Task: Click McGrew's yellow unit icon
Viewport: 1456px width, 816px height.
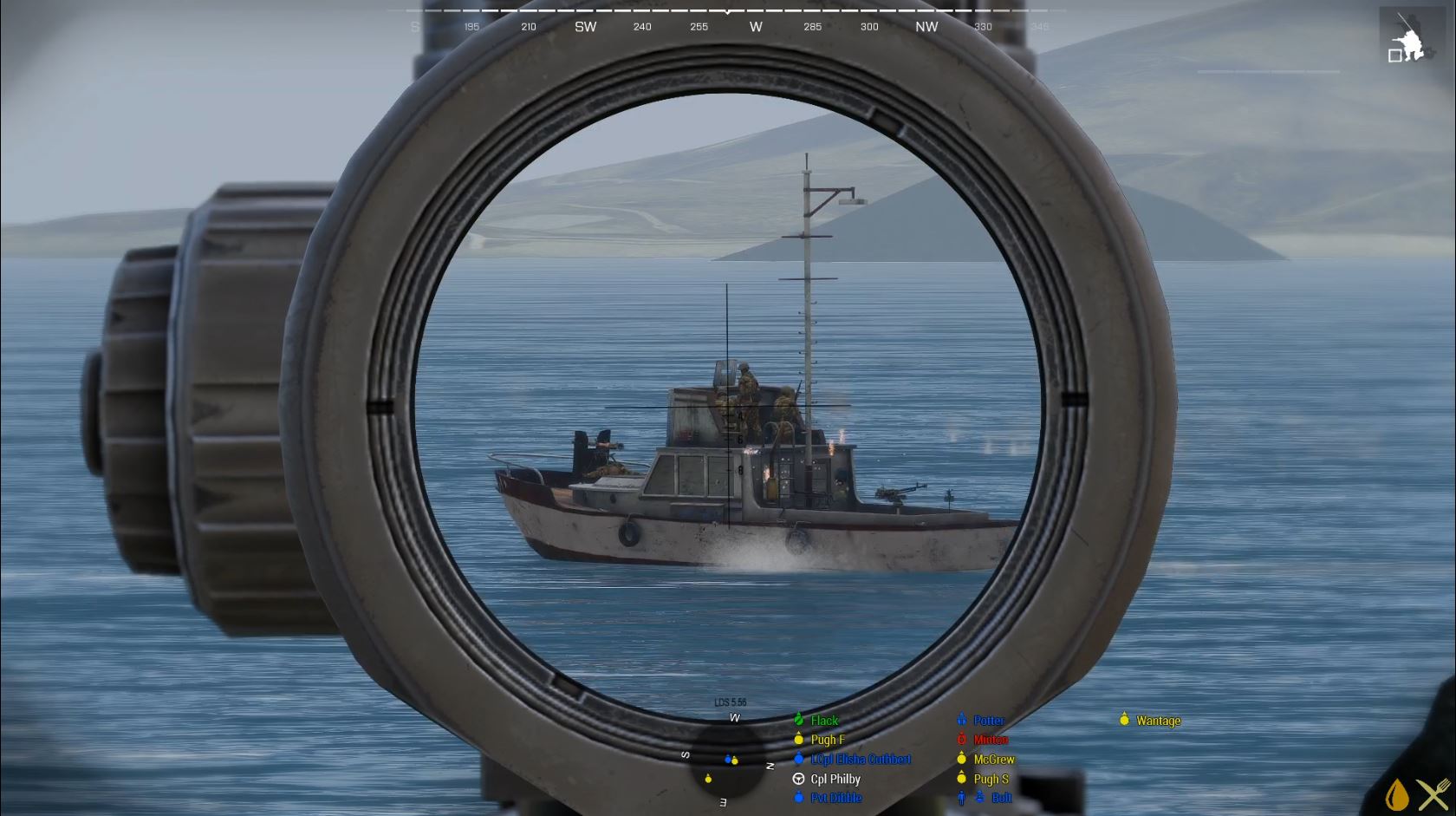Action: [962, 758]
